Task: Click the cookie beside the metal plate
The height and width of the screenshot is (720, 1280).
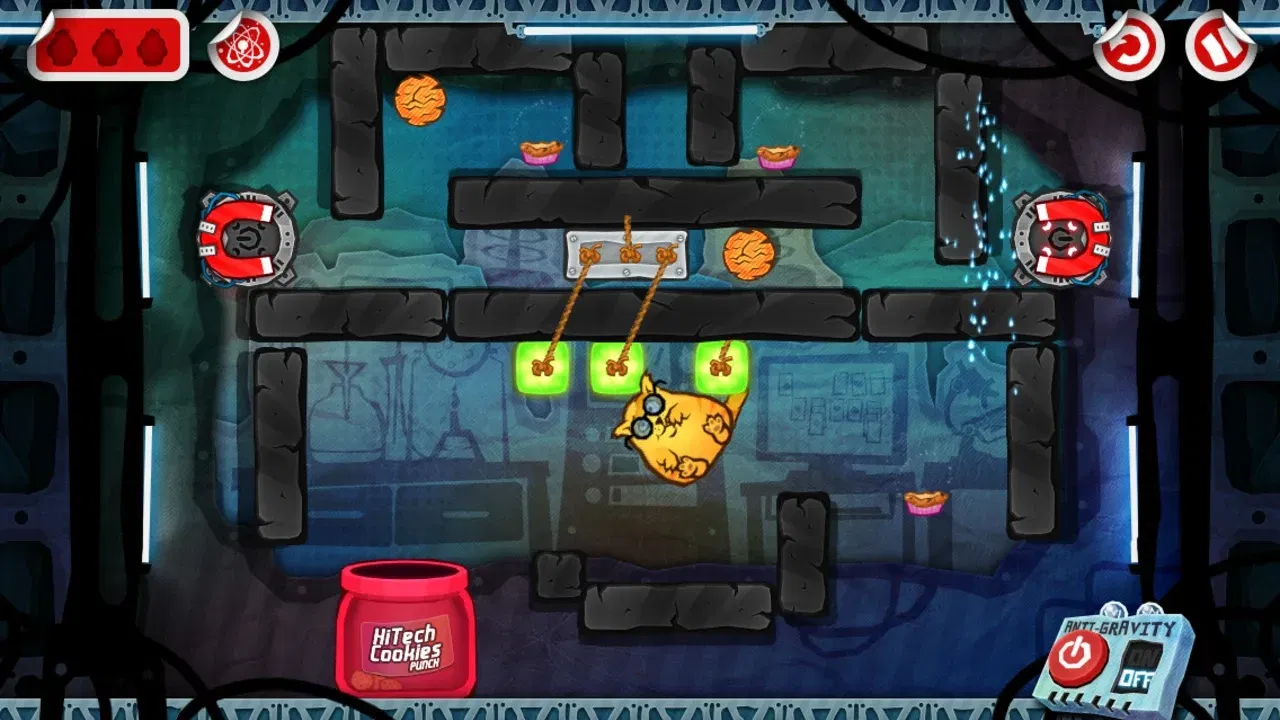Action: pos(749,256)
